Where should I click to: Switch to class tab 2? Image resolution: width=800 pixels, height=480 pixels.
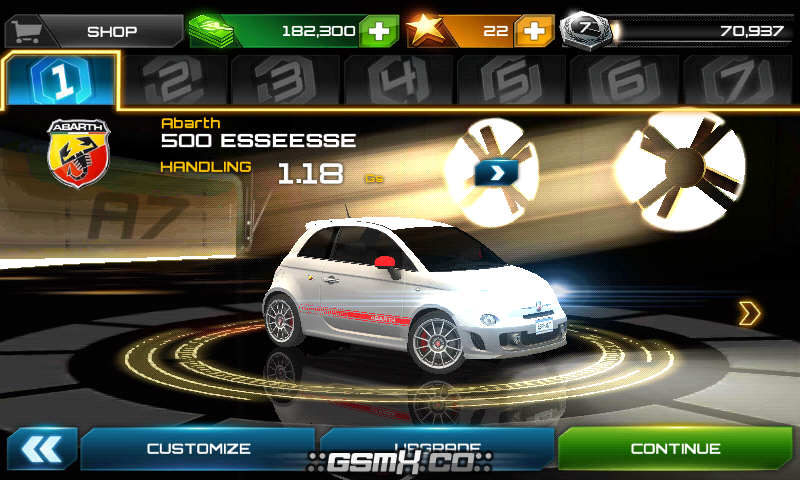coord(173,82)
